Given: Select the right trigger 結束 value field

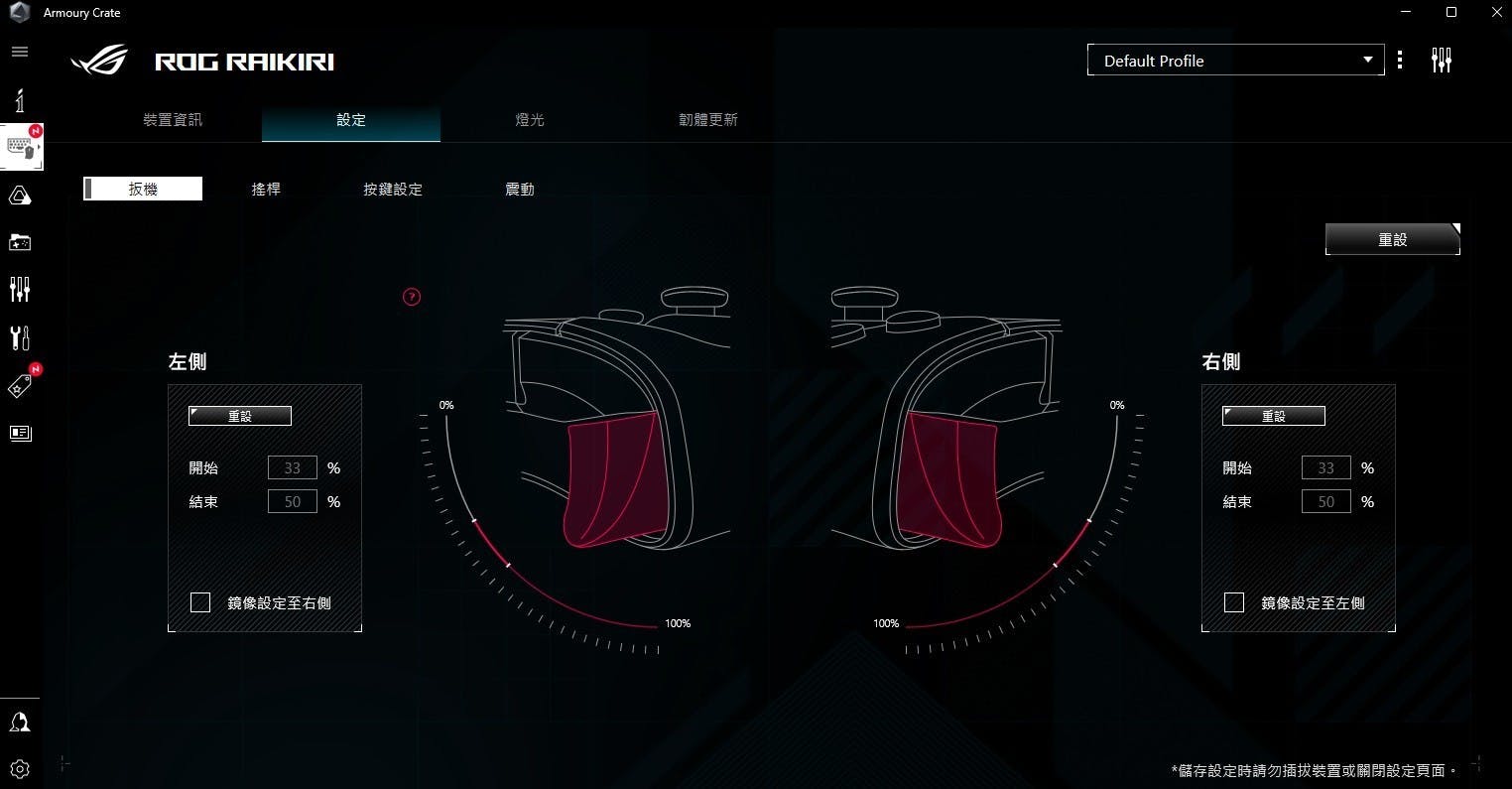Looking at the screenshot, I should pos(1326,502).
